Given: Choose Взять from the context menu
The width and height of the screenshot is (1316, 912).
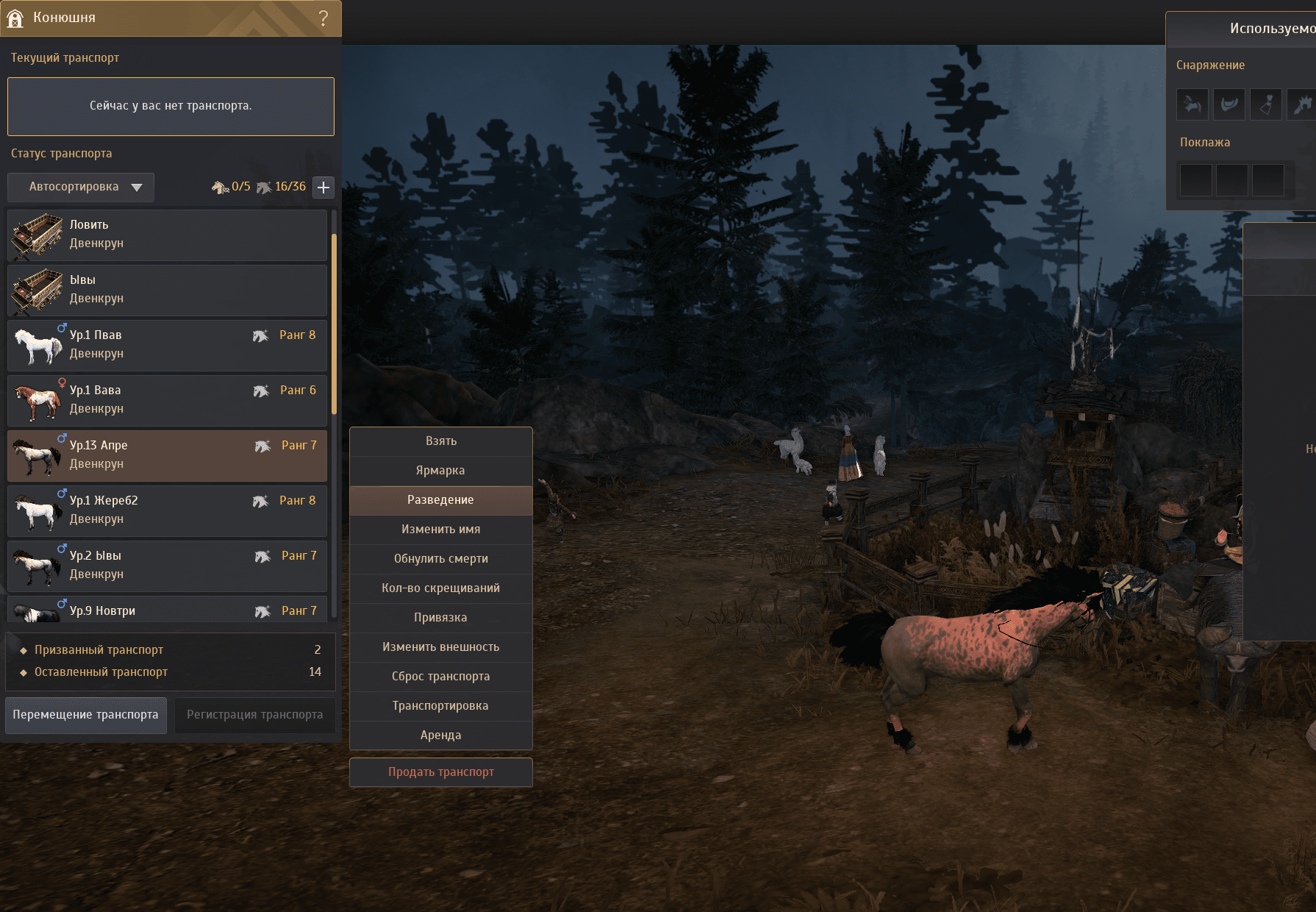Looking at the screenshot, I should pyautogui.click(x=440, y=441).
